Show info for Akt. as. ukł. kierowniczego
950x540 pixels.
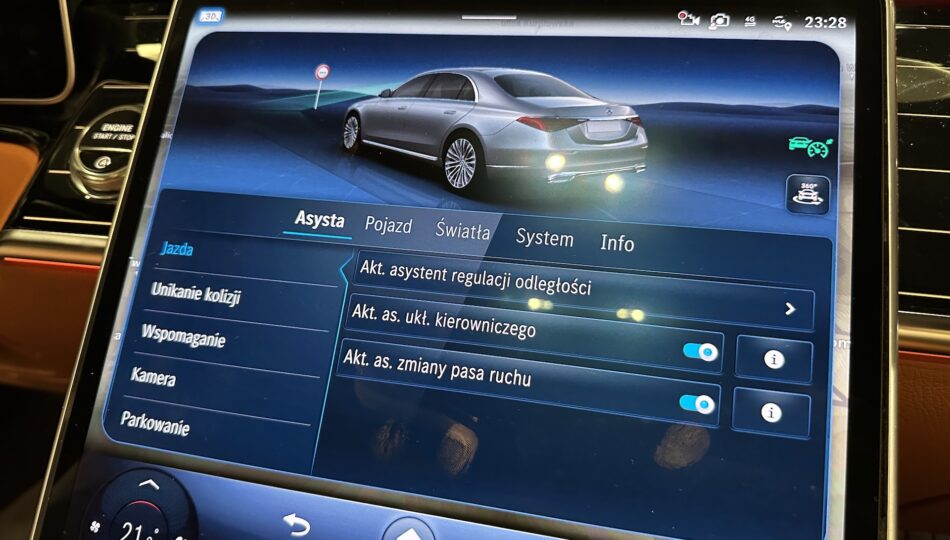(x=774, y=358)
